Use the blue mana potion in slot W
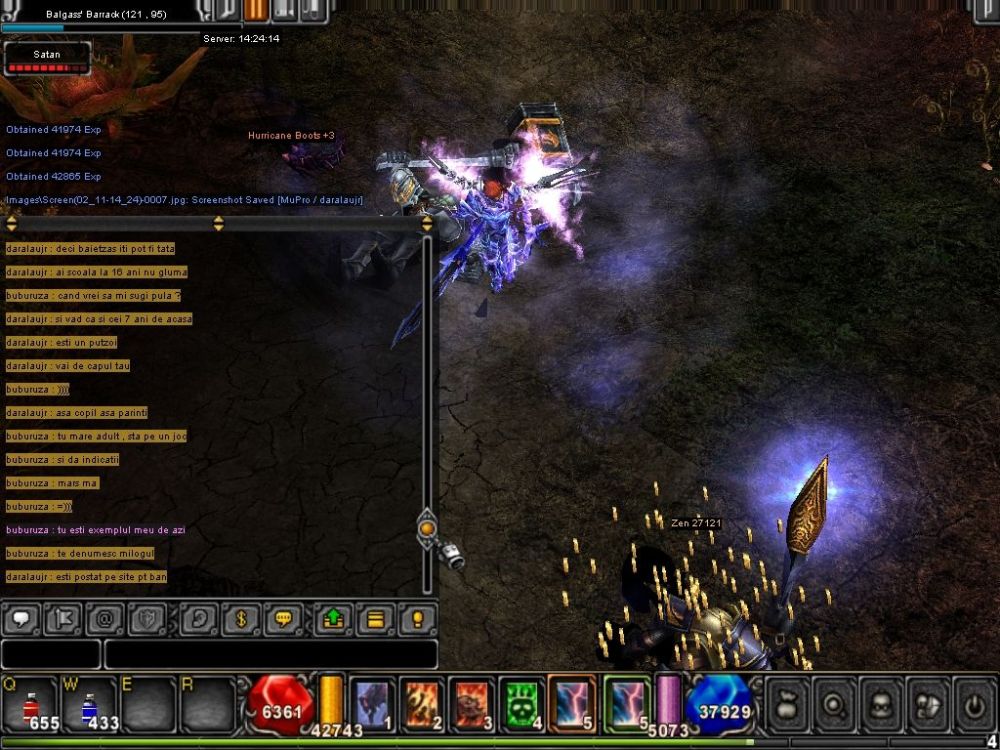1000x750 pixels. [89, 703]
